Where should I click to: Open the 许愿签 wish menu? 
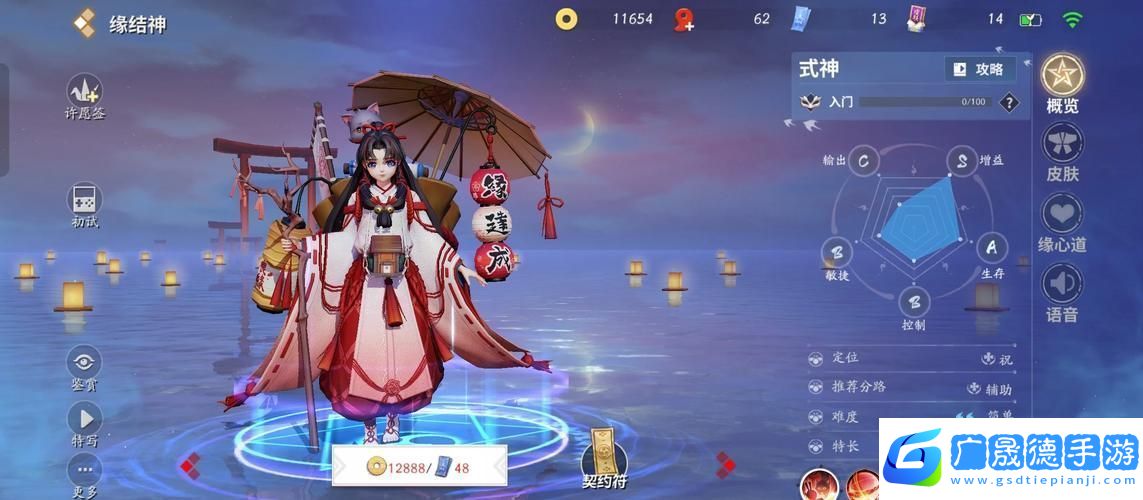pos(84,91)
